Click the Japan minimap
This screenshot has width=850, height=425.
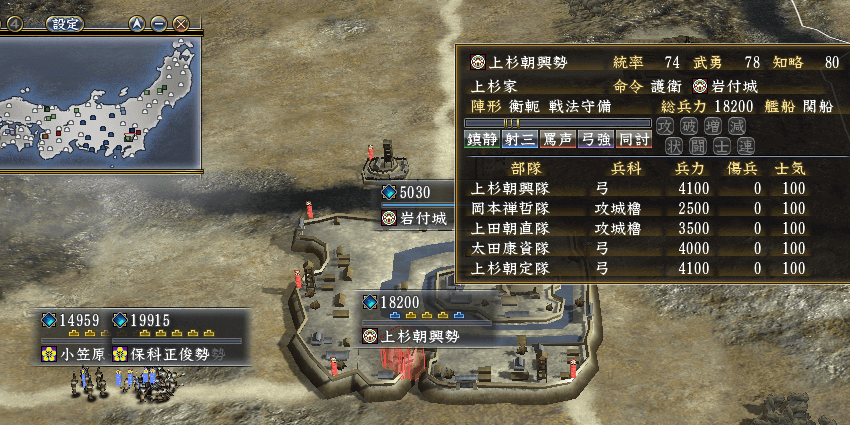click(x=100, y=100)
